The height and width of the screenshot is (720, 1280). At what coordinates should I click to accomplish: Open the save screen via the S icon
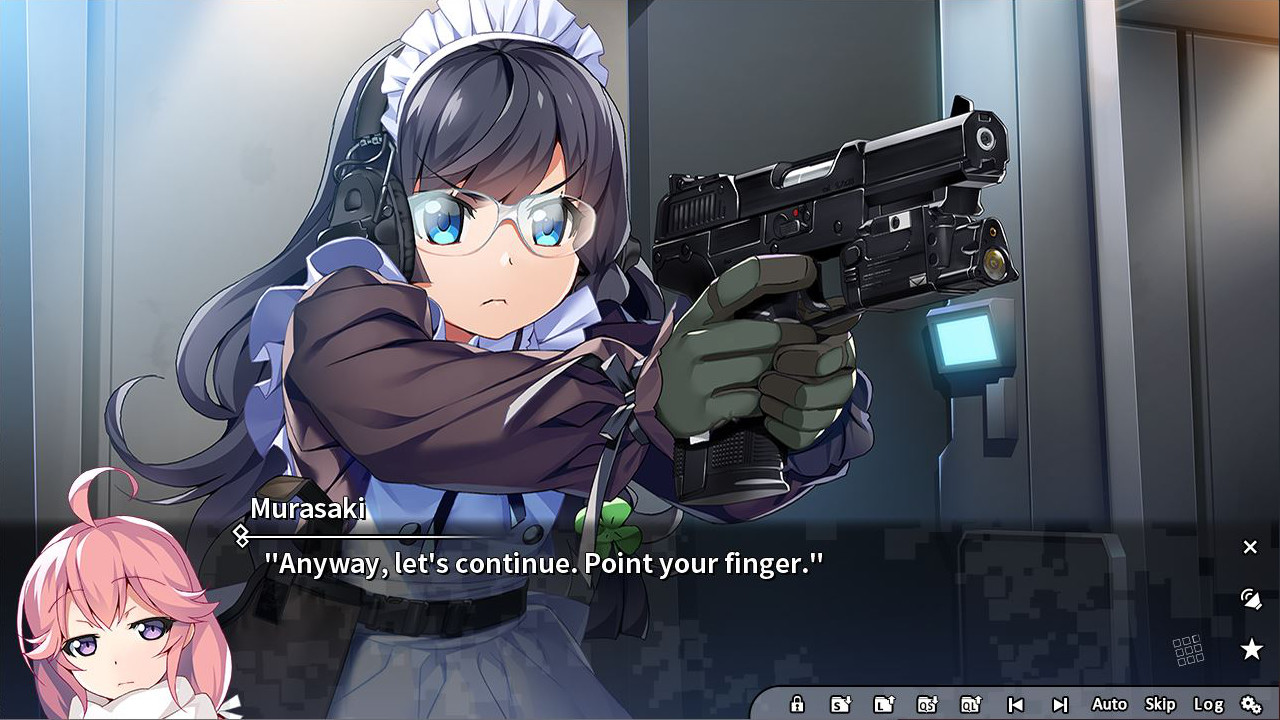coord(838,703)
